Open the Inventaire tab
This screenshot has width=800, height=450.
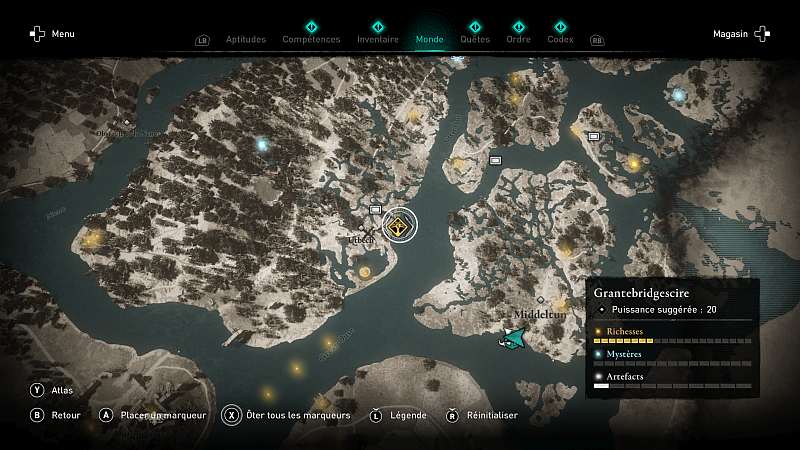tap(377, 40)
